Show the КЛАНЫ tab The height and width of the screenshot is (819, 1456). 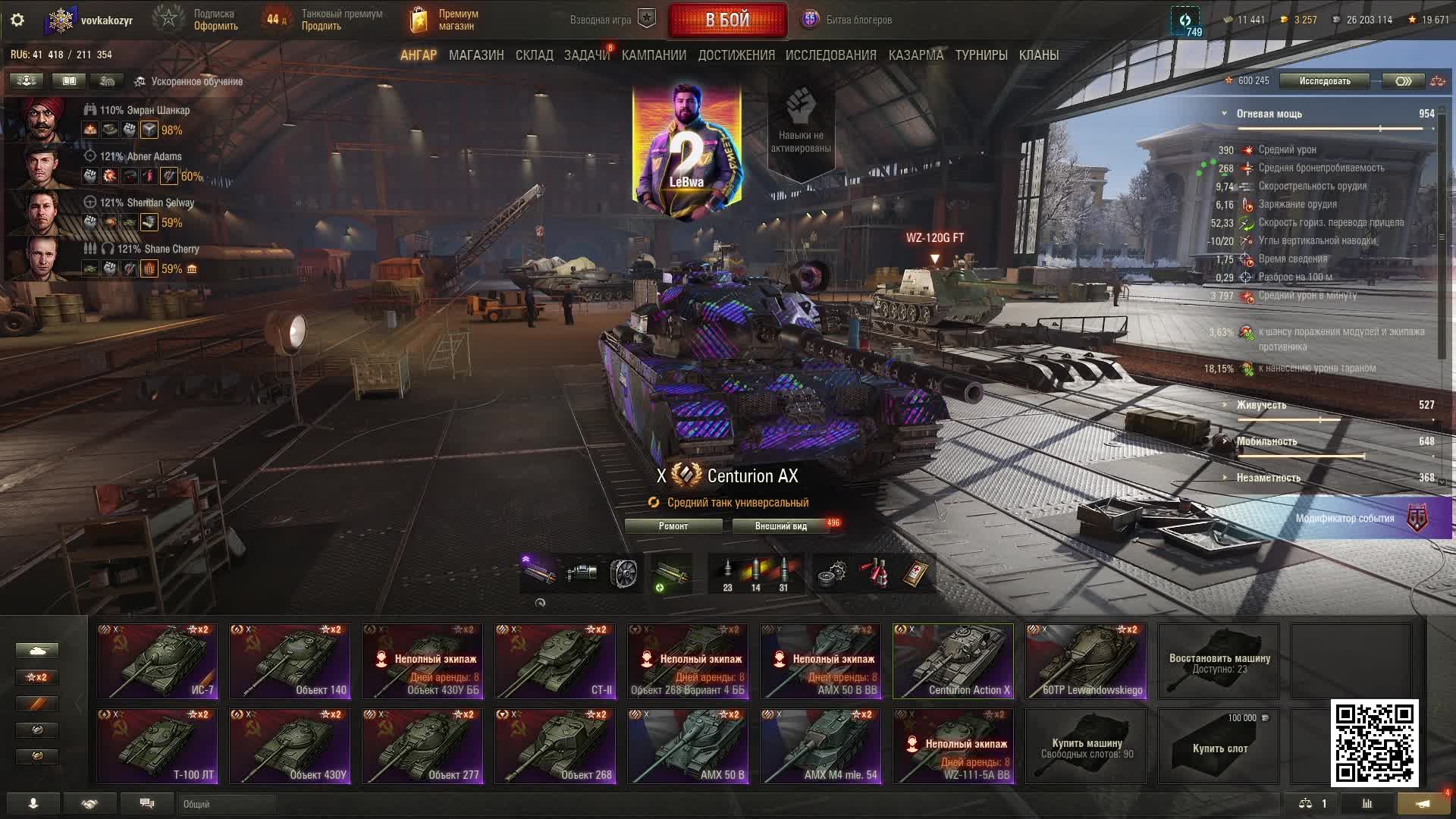click(x=1038, y=55)
